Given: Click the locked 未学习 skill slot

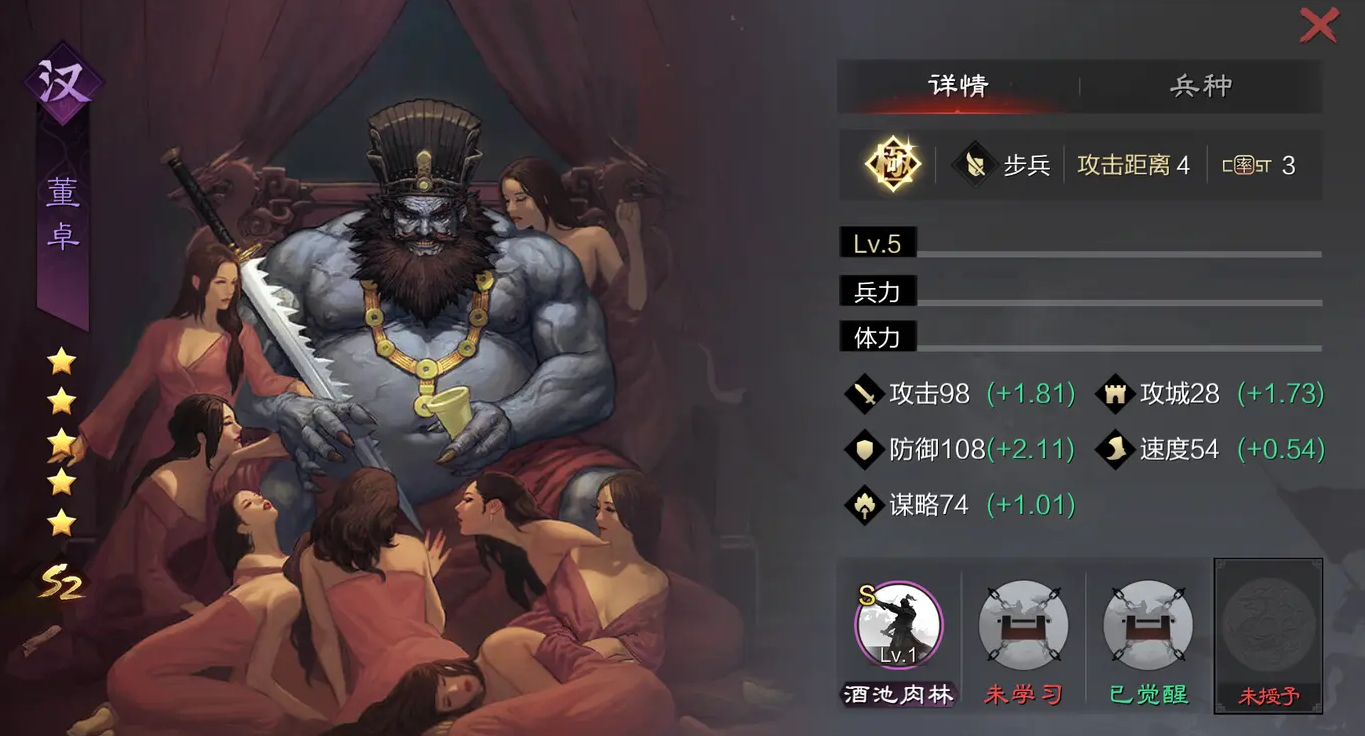Looking at the screenshot, I should 1022,624.
